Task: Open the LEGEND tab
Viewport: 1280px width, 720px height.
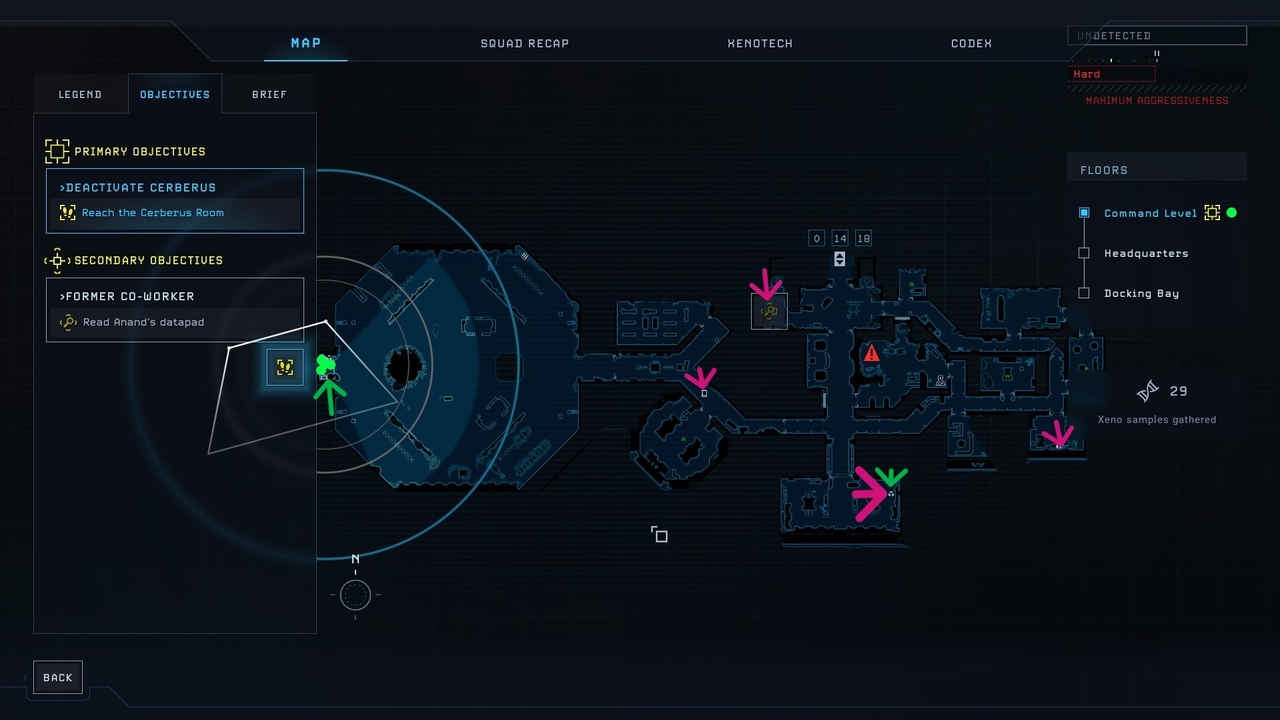Action: coord(80,94)
